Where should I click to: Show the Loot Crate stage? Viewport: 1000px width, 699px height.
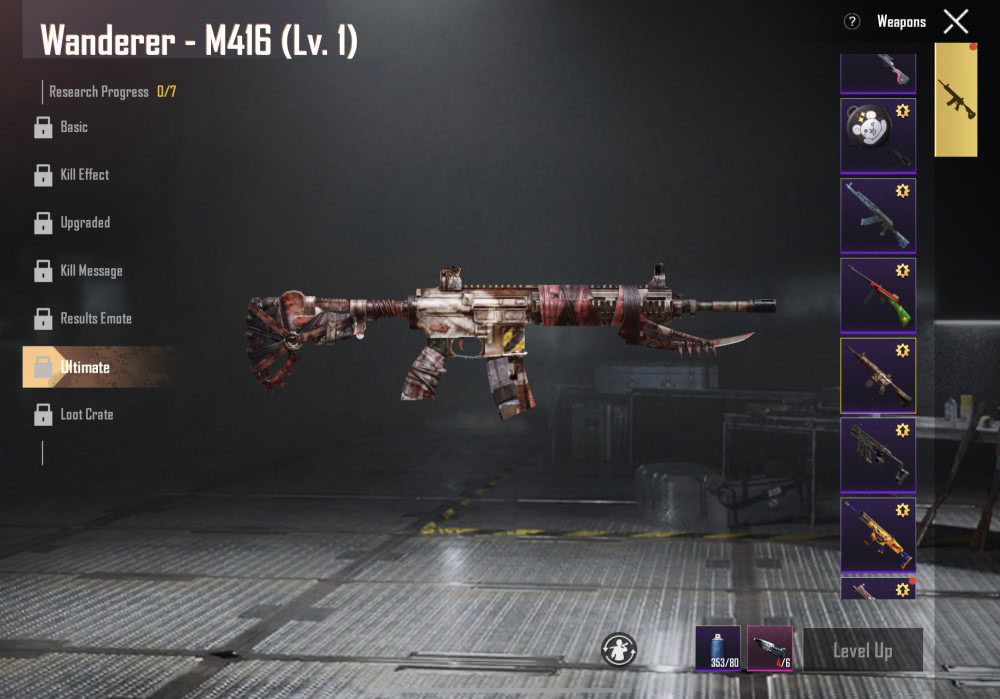click(x=86, y=414)
